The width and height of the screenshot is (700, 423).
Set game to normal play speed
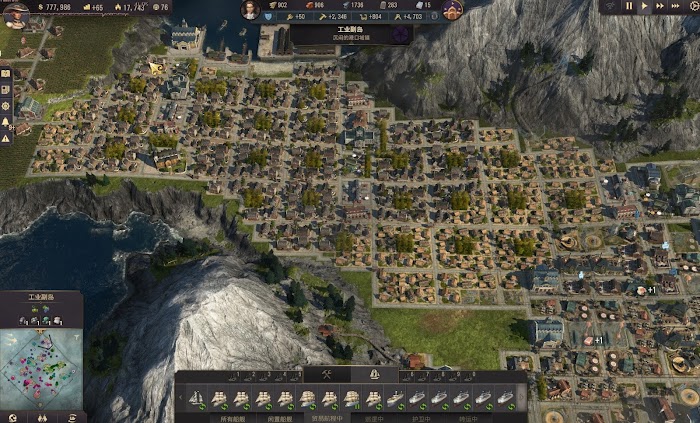pyautogui.click(x=644, y=6)
